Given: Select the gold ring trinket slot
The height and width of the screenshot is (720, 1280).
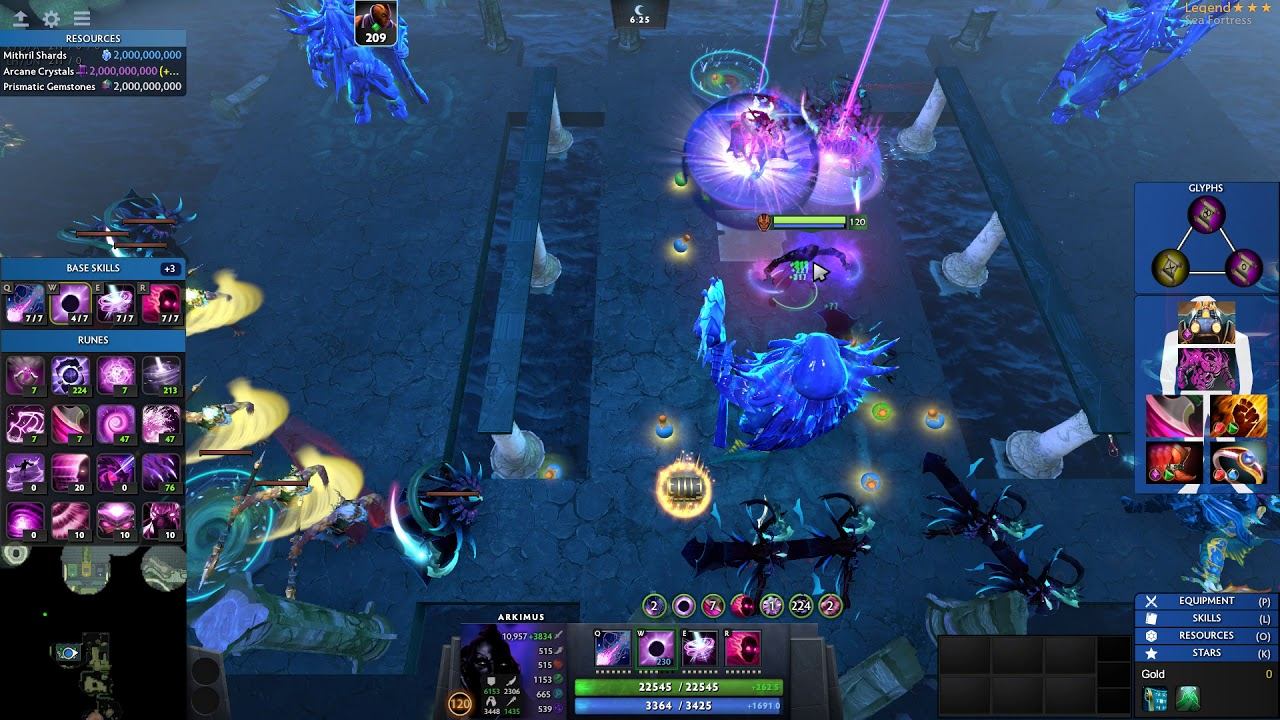Looking at the screenshot, I should [1237, 462].
